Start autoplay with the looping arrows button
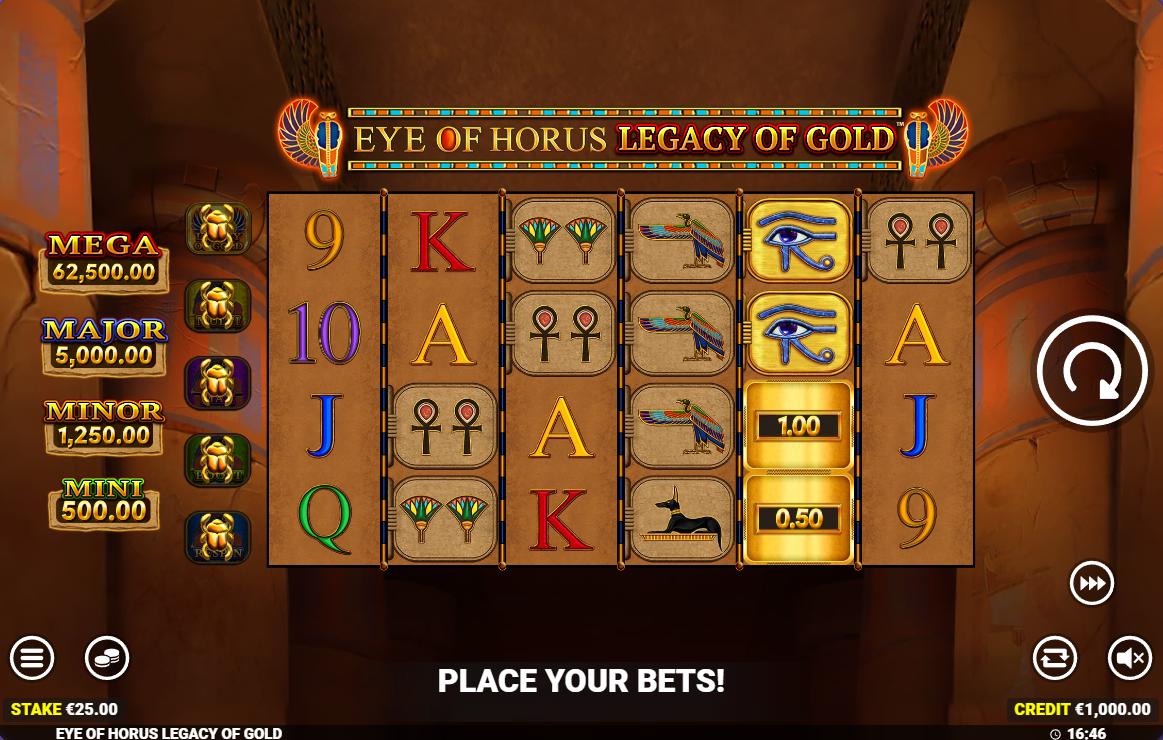The height and width of the screenshot is (740, 1163). pyautogui.click(x=1055, y=658)
